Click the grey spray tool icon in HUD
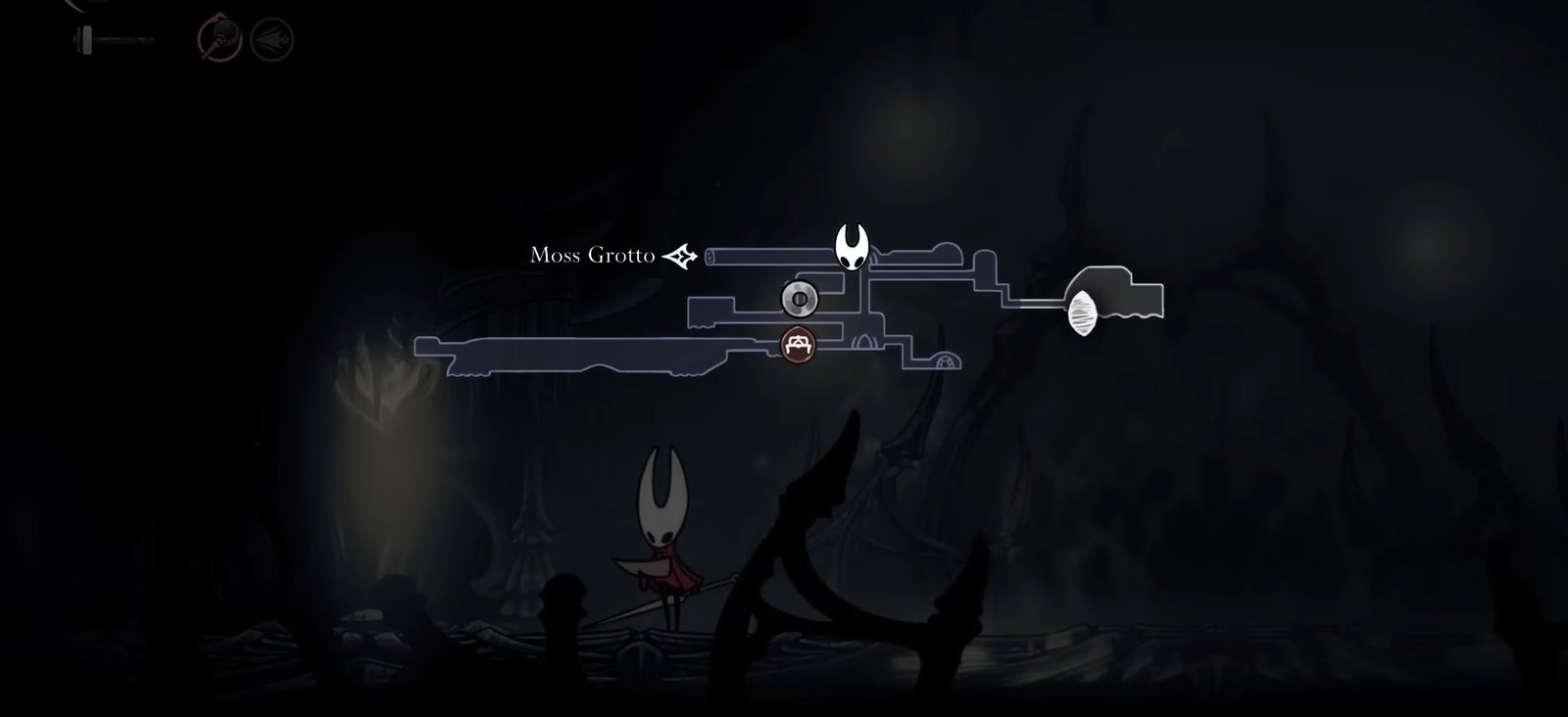Viewport: 1568px width, 717px height. point(271,39)
